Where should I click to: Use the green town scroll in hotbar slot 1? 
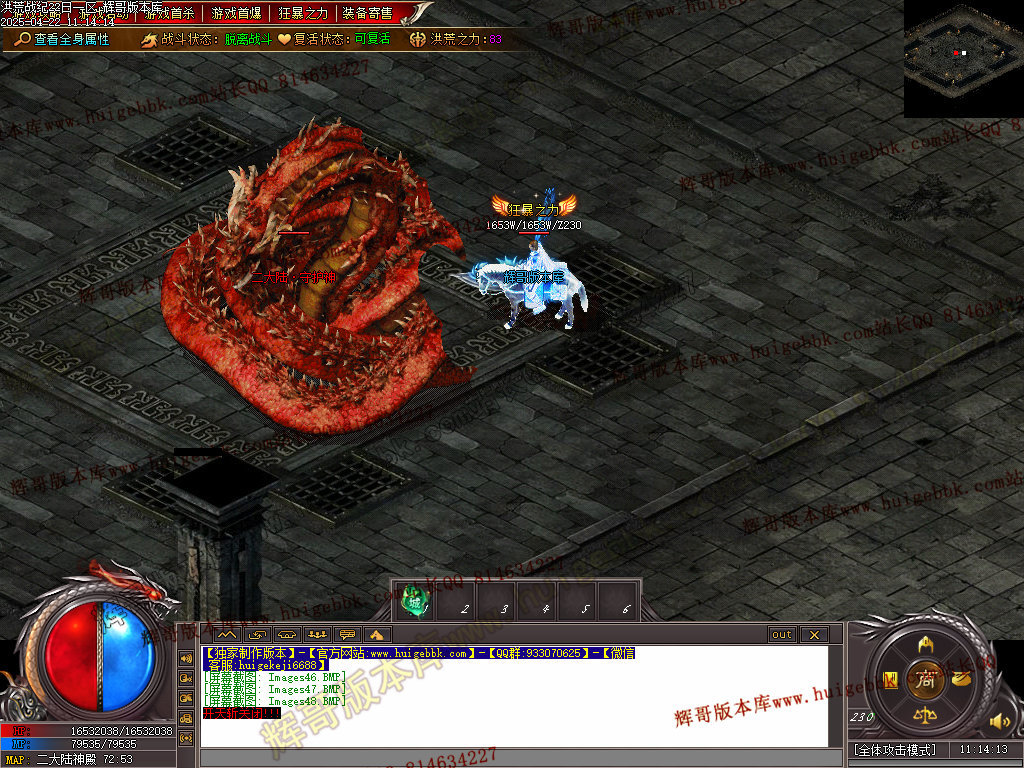[x=413, y=600]
